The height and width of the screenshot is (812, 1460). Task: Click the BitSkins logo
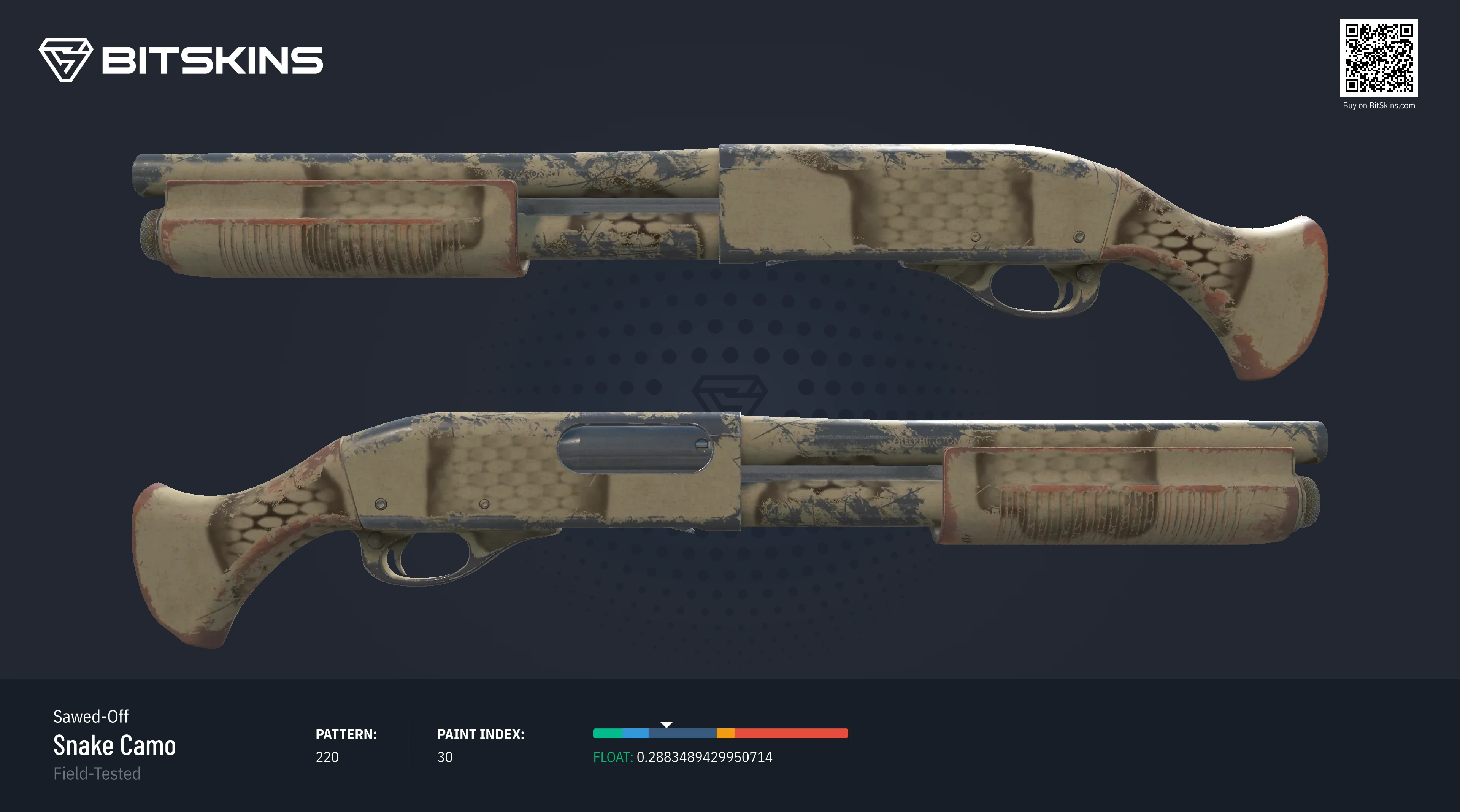[x=180, y=60]
